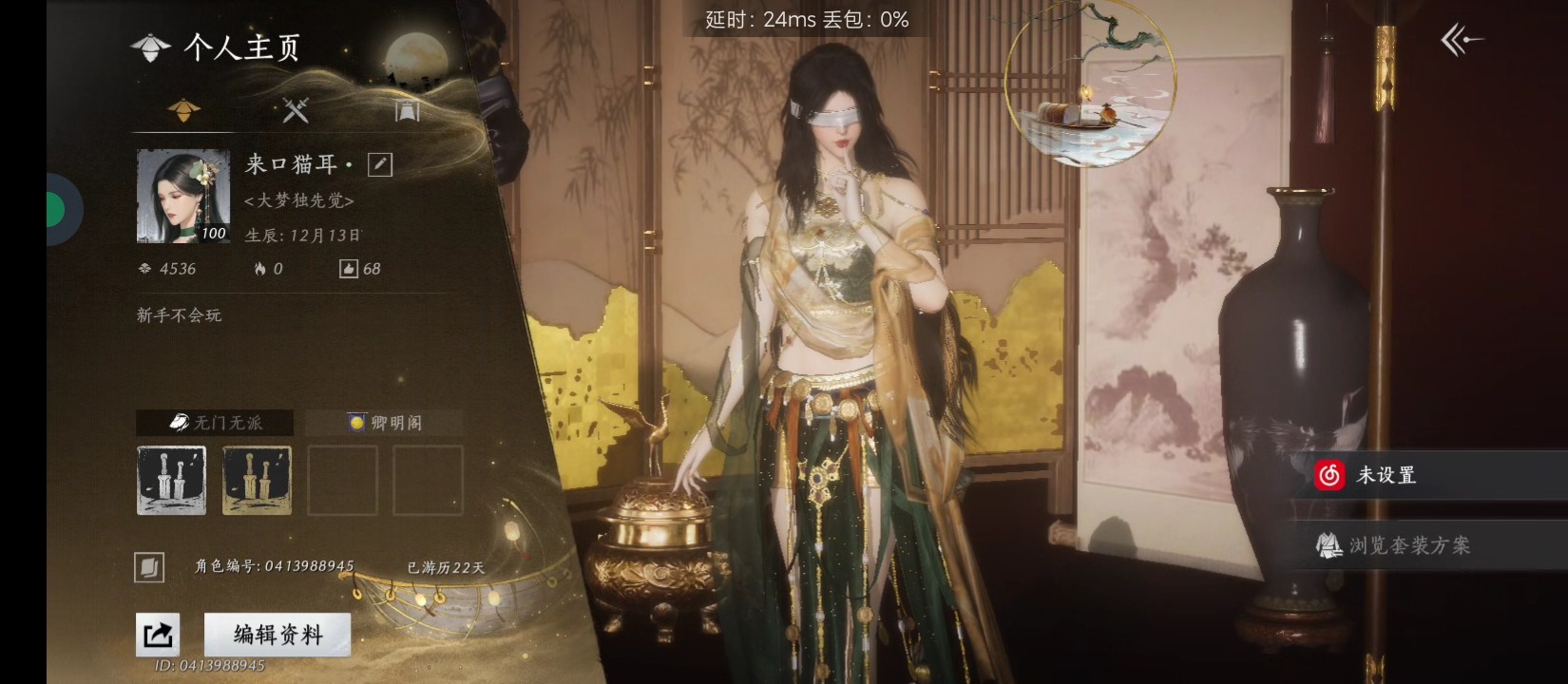
Task: Copy the character ID with square icon
Action: [149, 567]
